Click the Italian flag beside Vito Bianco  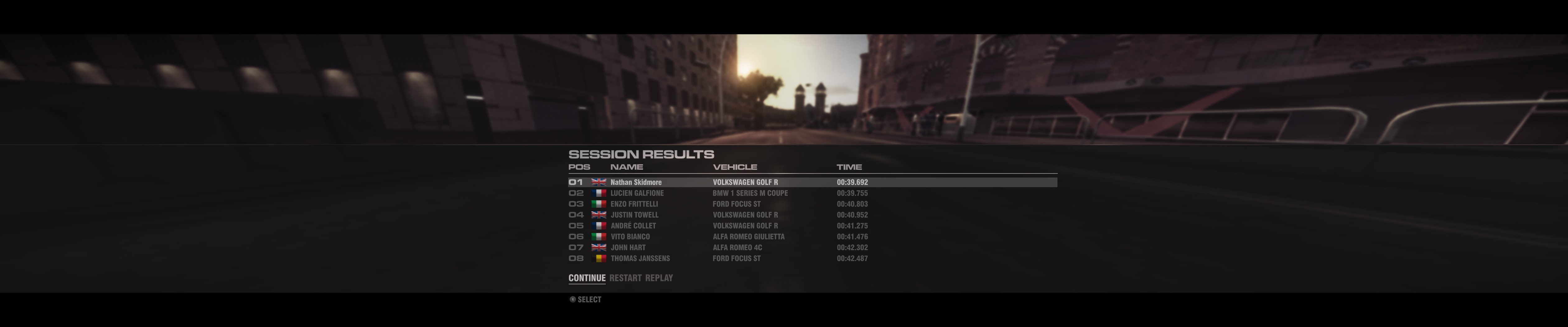point(599,236)
